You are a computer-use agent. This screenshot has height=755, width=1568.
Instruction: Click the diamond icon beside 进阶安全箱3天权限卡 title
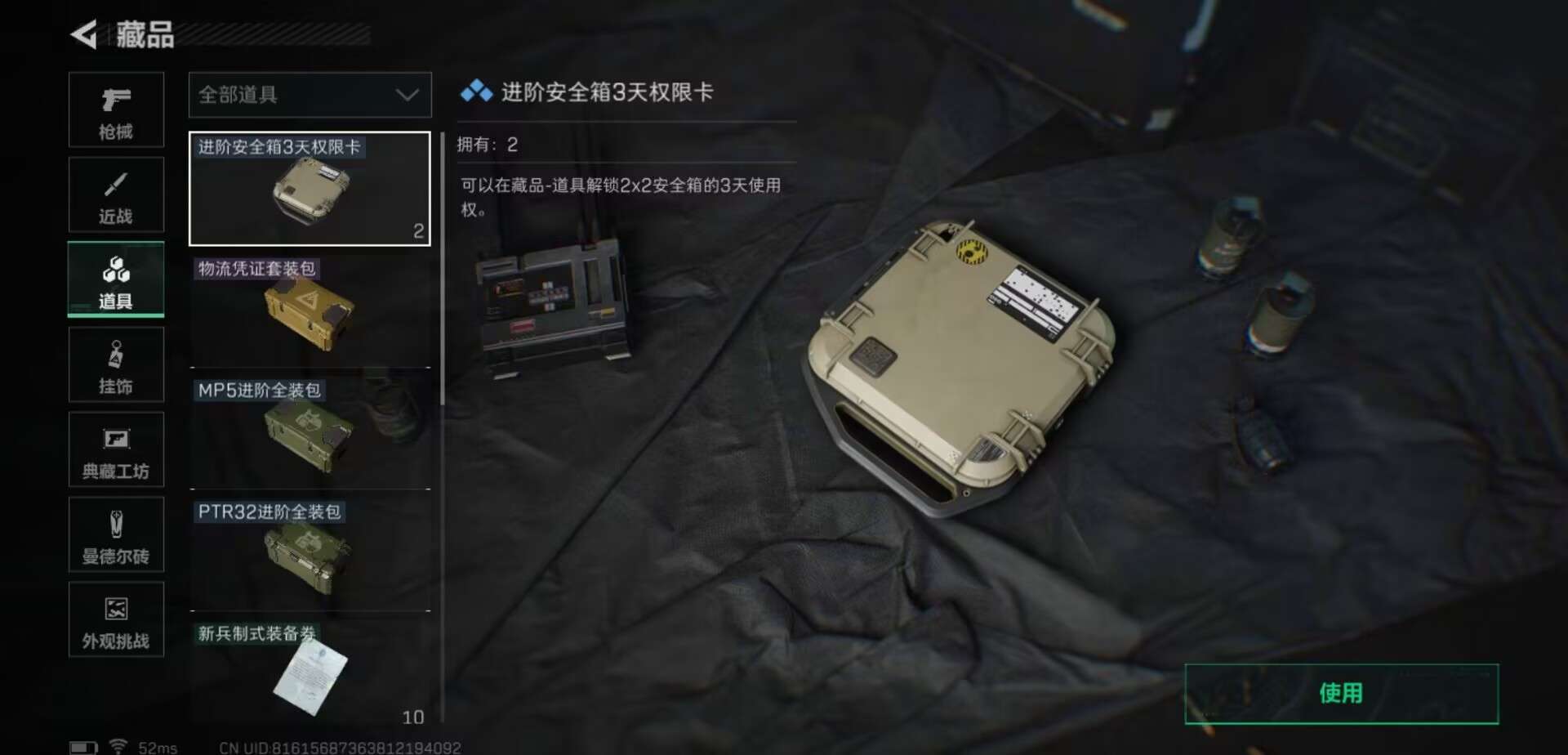[x=474, y=92]
